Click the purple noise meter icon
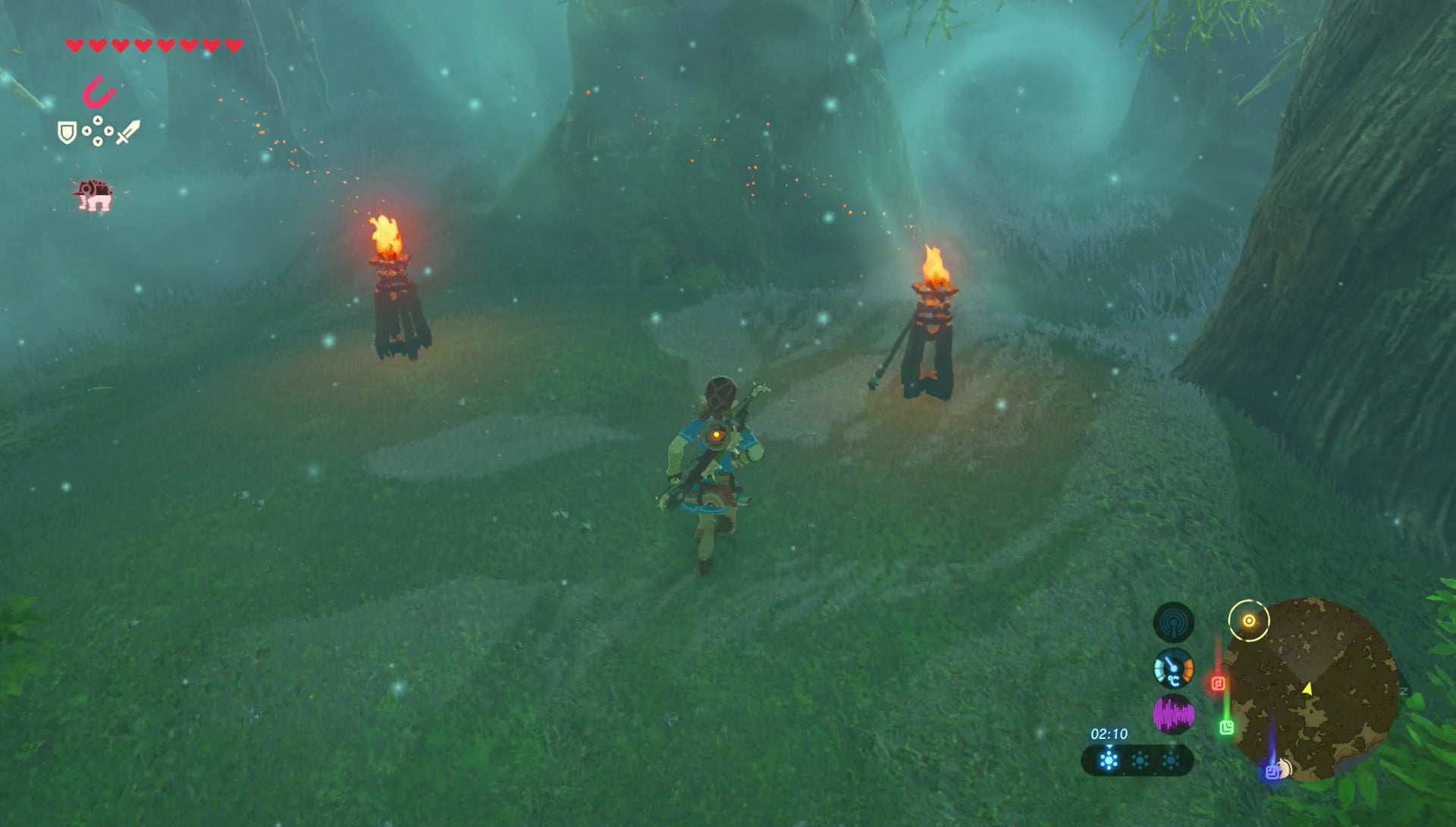This screenshot has width=1456, height=827. (x=1175, y=715)
